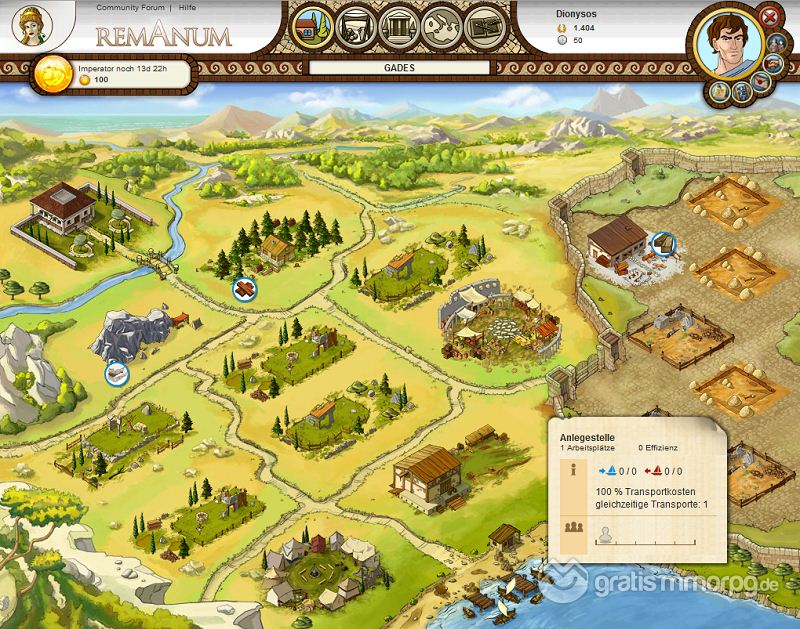
Task: Open the Community Forum link
Action: (x=130, y=7)
